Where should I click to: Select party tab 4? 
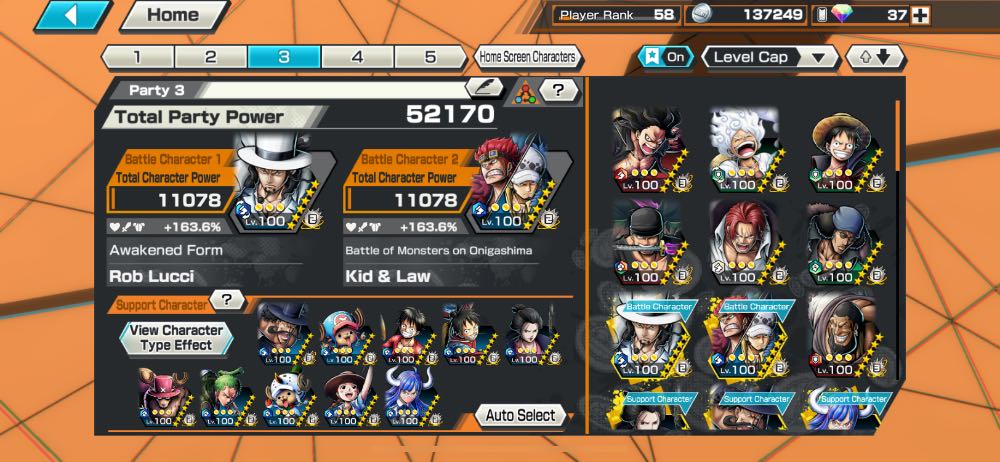tap(357, 57)
